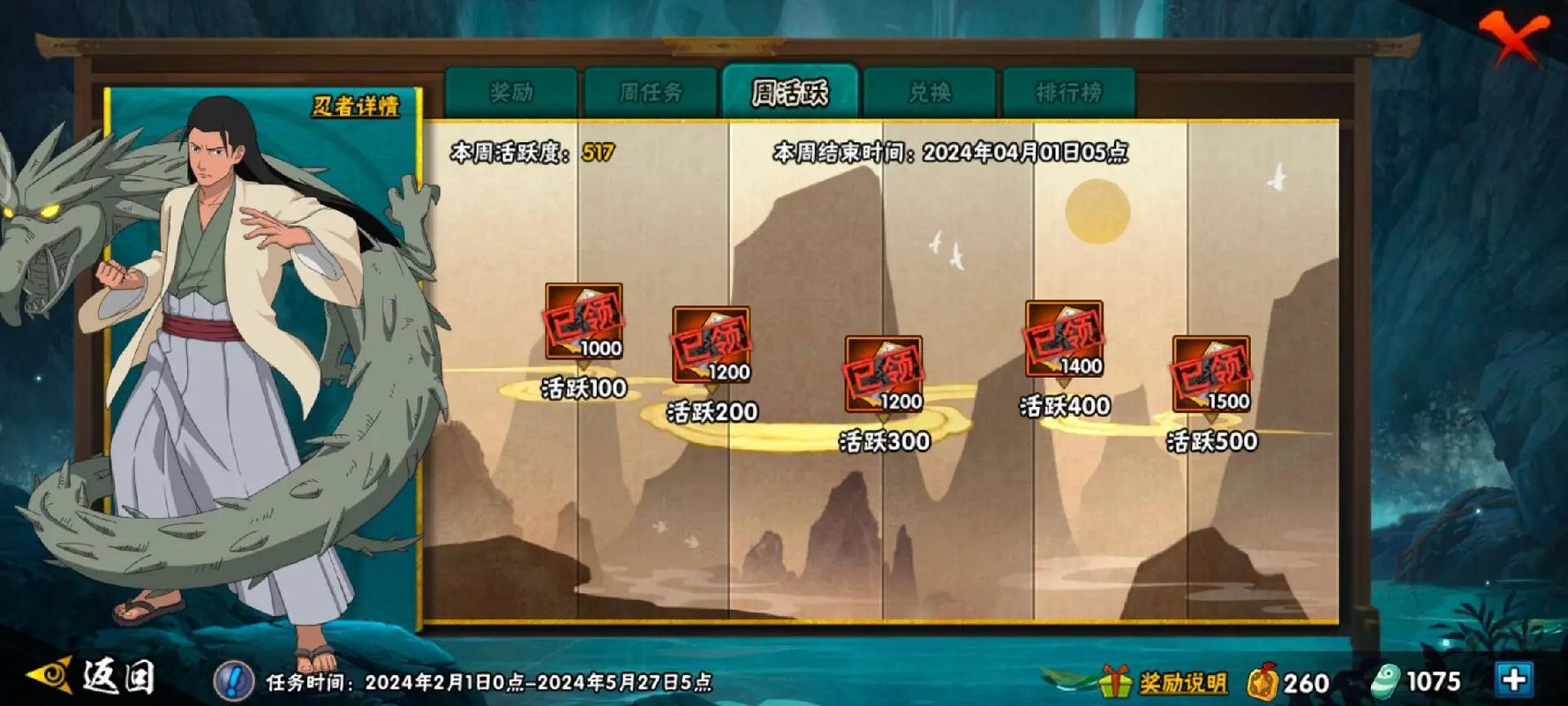Tap the blue exclamation info icon
This screenshot has width=1568, height=706.
pos(233,680)
